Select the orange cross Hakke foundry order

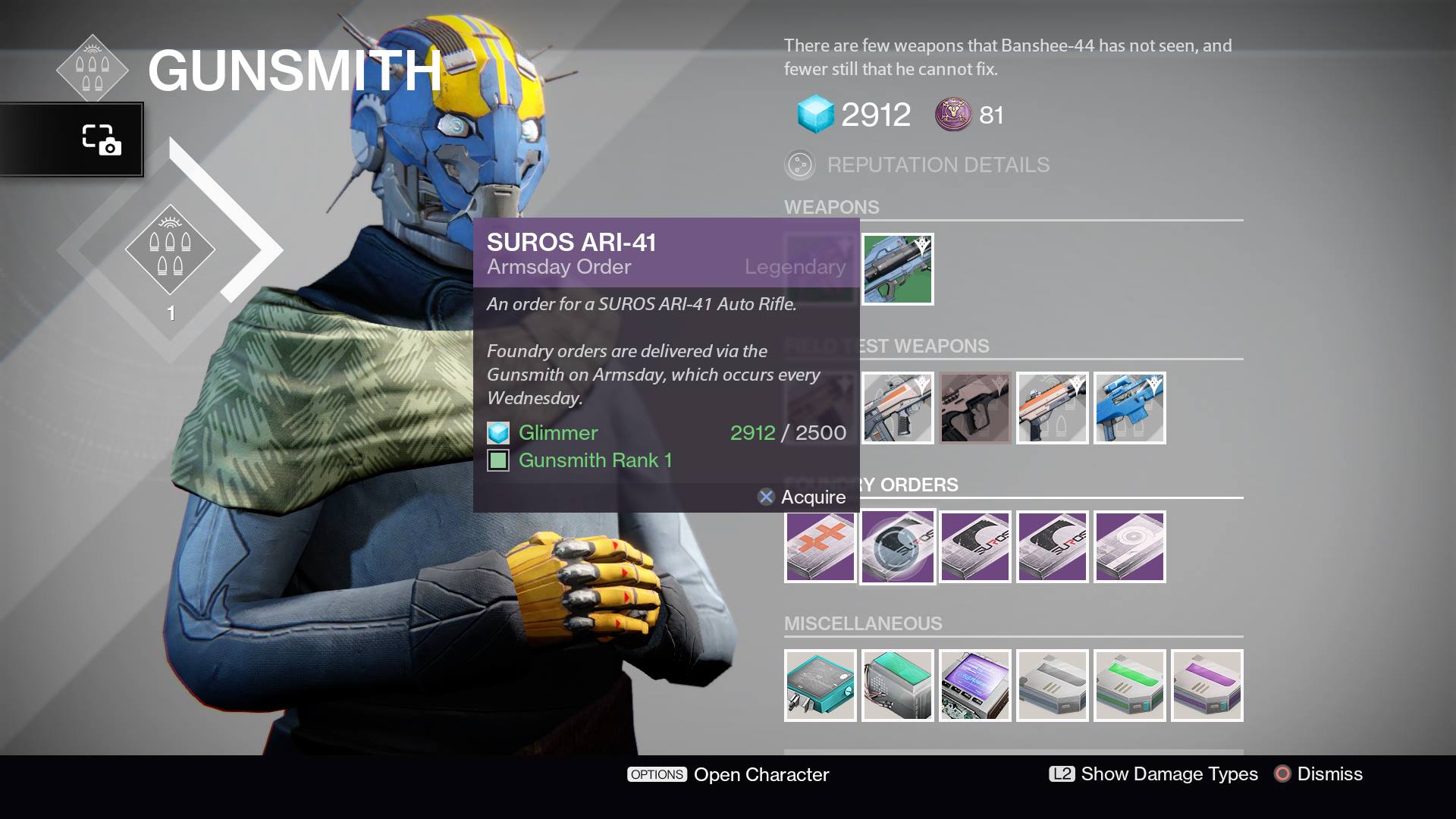820,546
